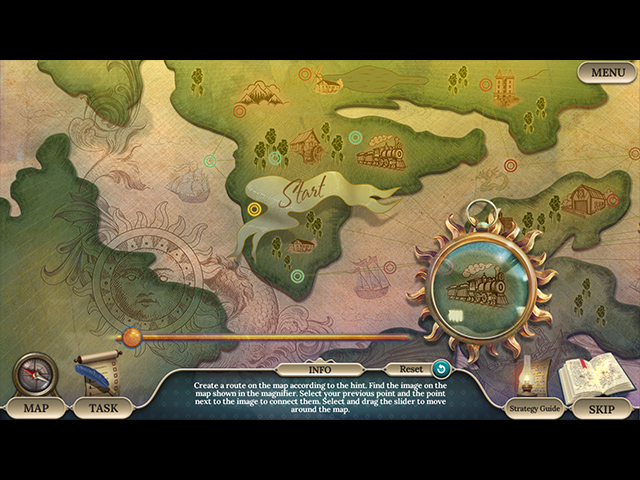
Task: Select the red ring point by the barn
Action: [613, 199]
